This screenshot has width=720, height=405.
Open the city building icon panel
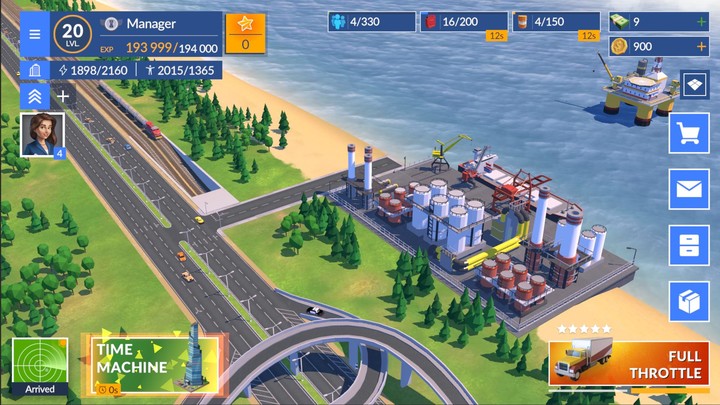pos(35,70)
